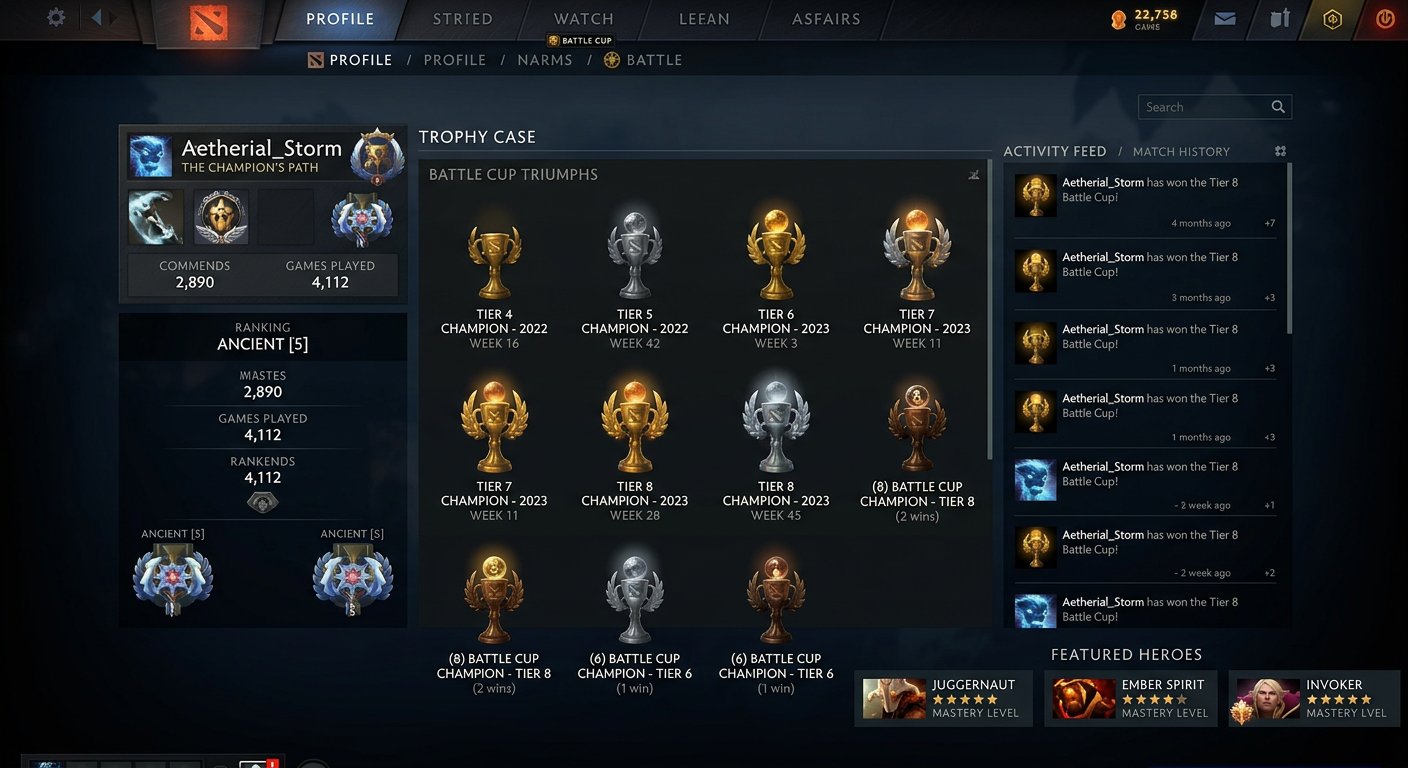This screenshot has height=768, width=1408.
Task: Open the STRIED menu item
Action: click(x=461, y=18)
